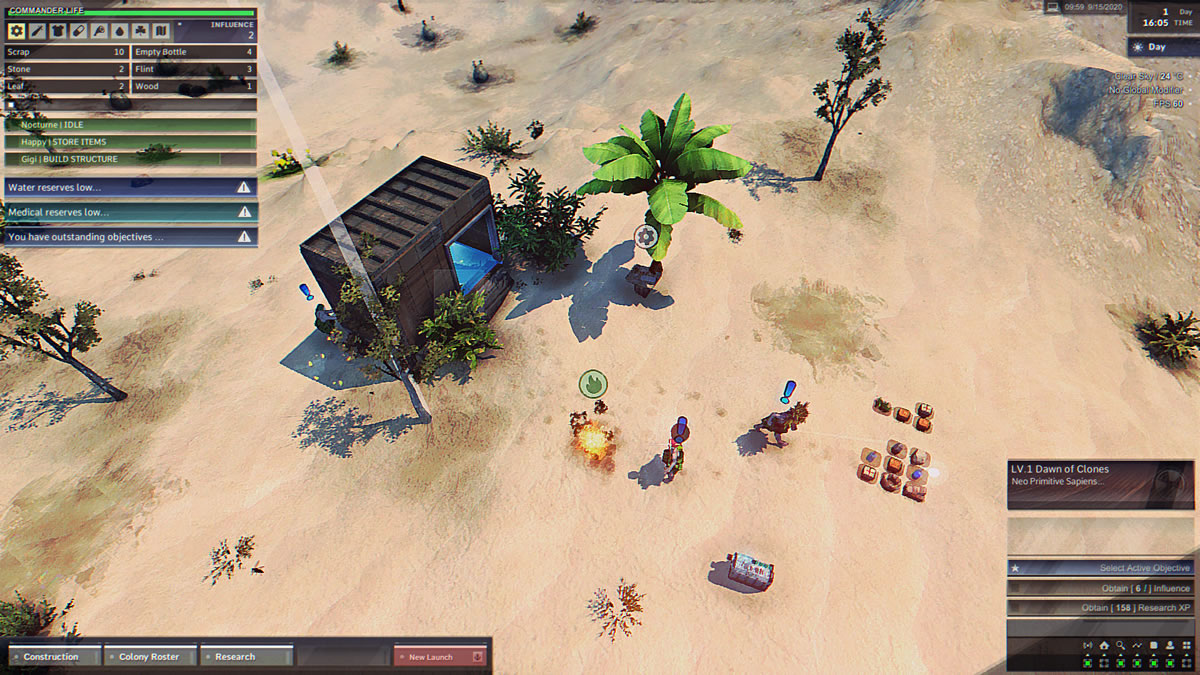The height and width of the screenshot is (675, 1200).
Task: Switch to the clothing shirt resource tab
Action: tap(59, 32)
